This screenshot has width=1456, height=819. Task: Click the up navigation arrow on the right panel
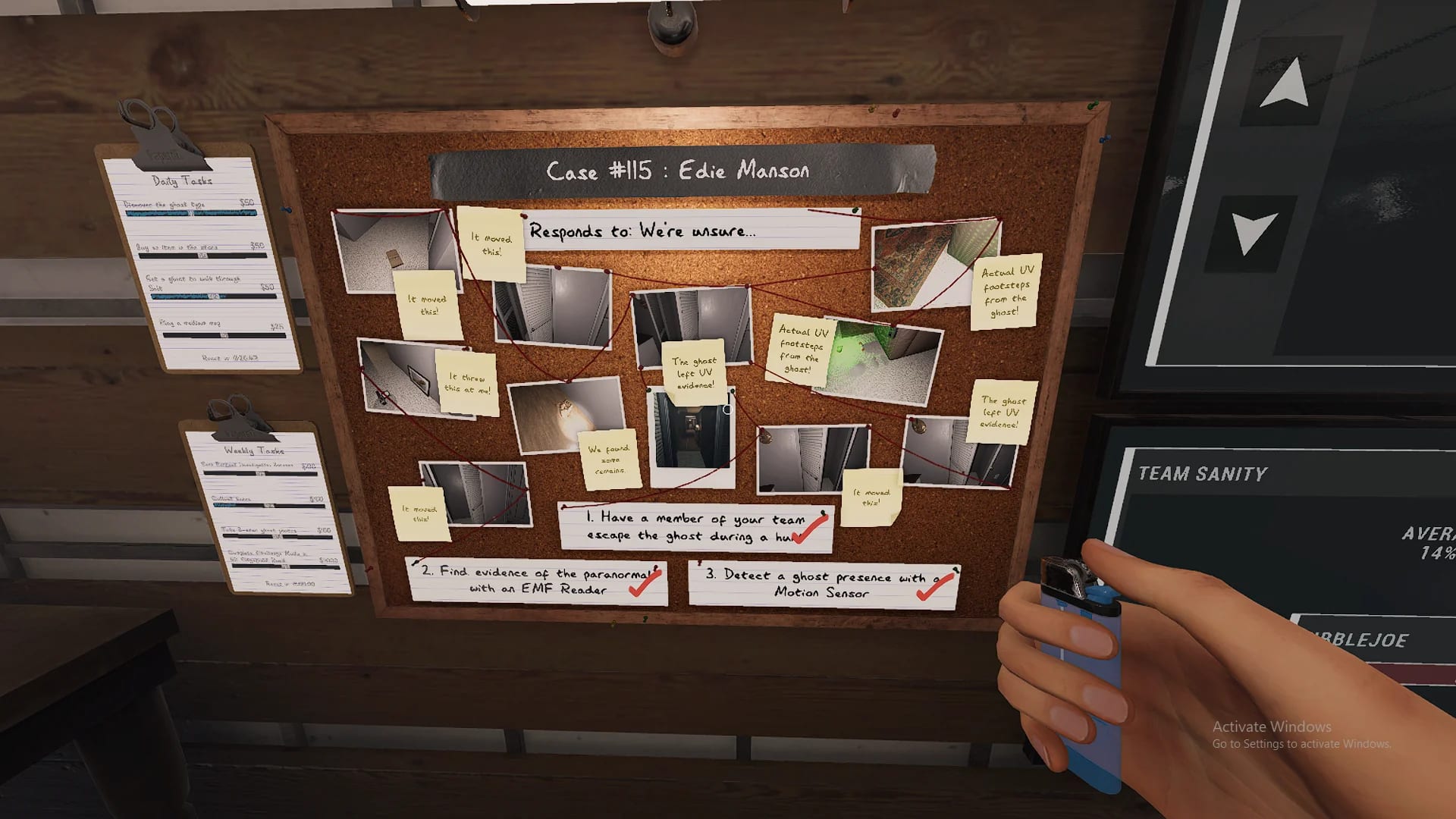tap(1283, 80)
